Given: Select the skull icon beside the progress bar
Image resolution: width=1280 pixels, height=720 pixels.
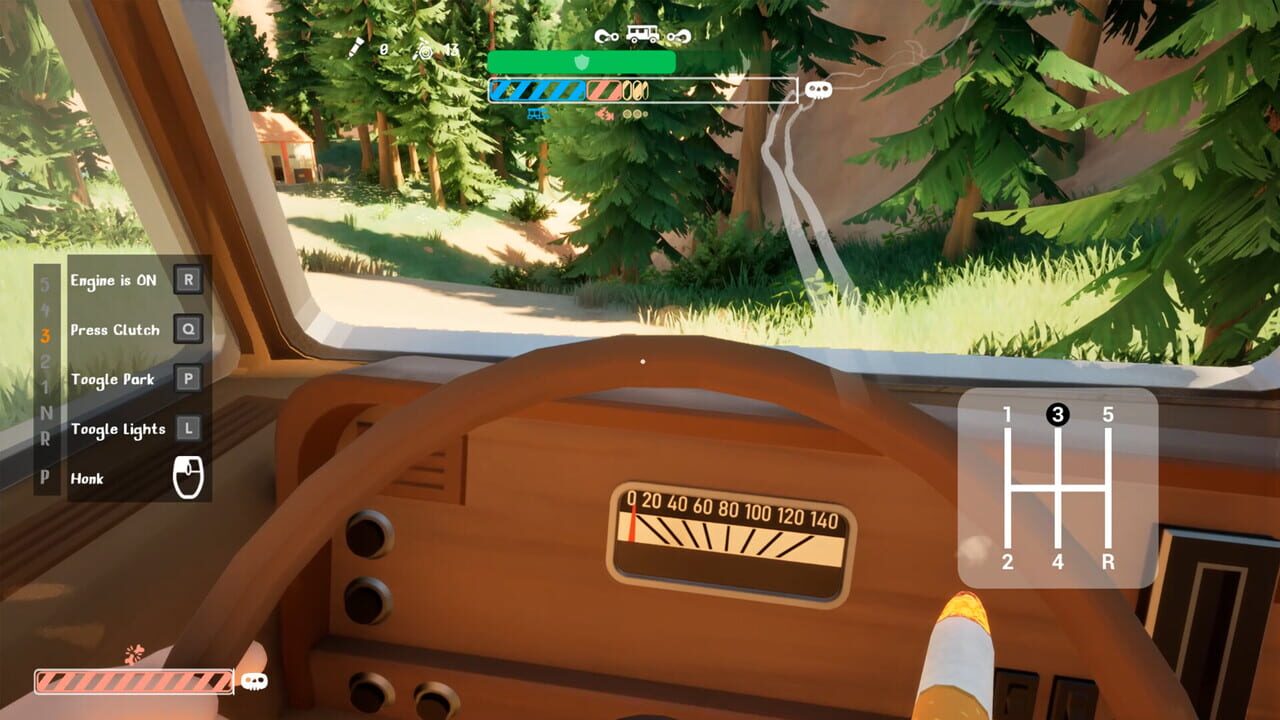Looking at the screenshot, I should (x=818, y=90).
